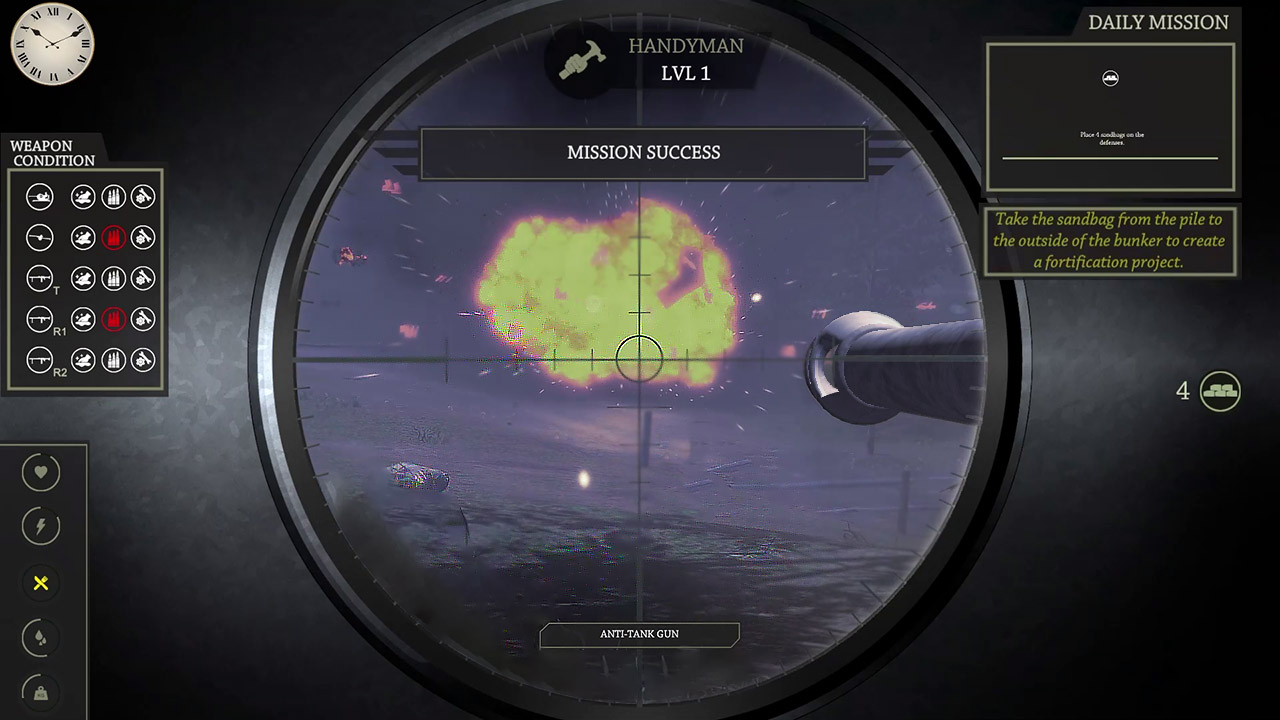1280x720 pixels.
Task: Click the lightning energy status indicator
Action: [41, 527]
